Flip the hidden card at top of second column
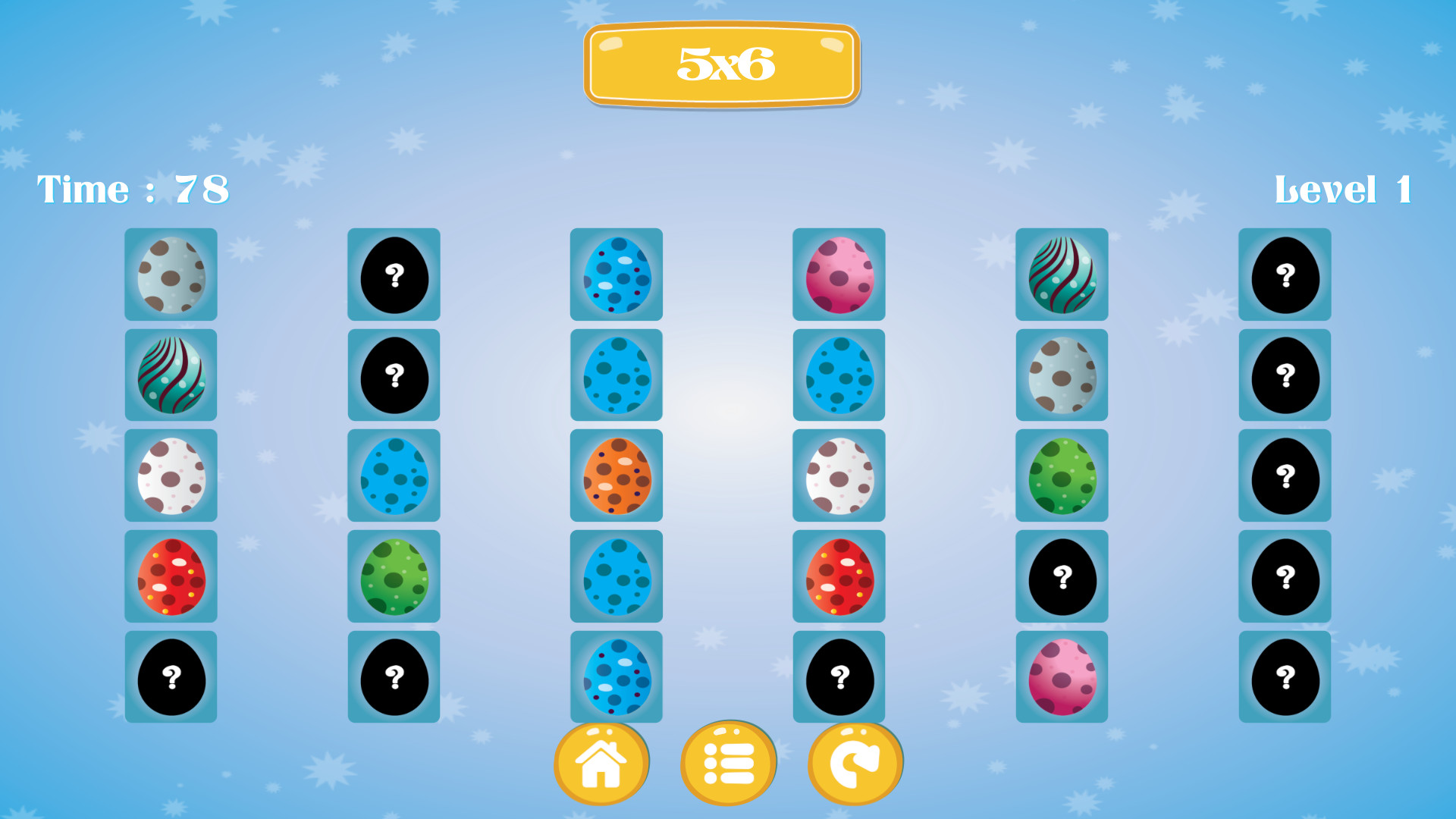The width and height of the screenshot is (1456, 819). (394, 275)
